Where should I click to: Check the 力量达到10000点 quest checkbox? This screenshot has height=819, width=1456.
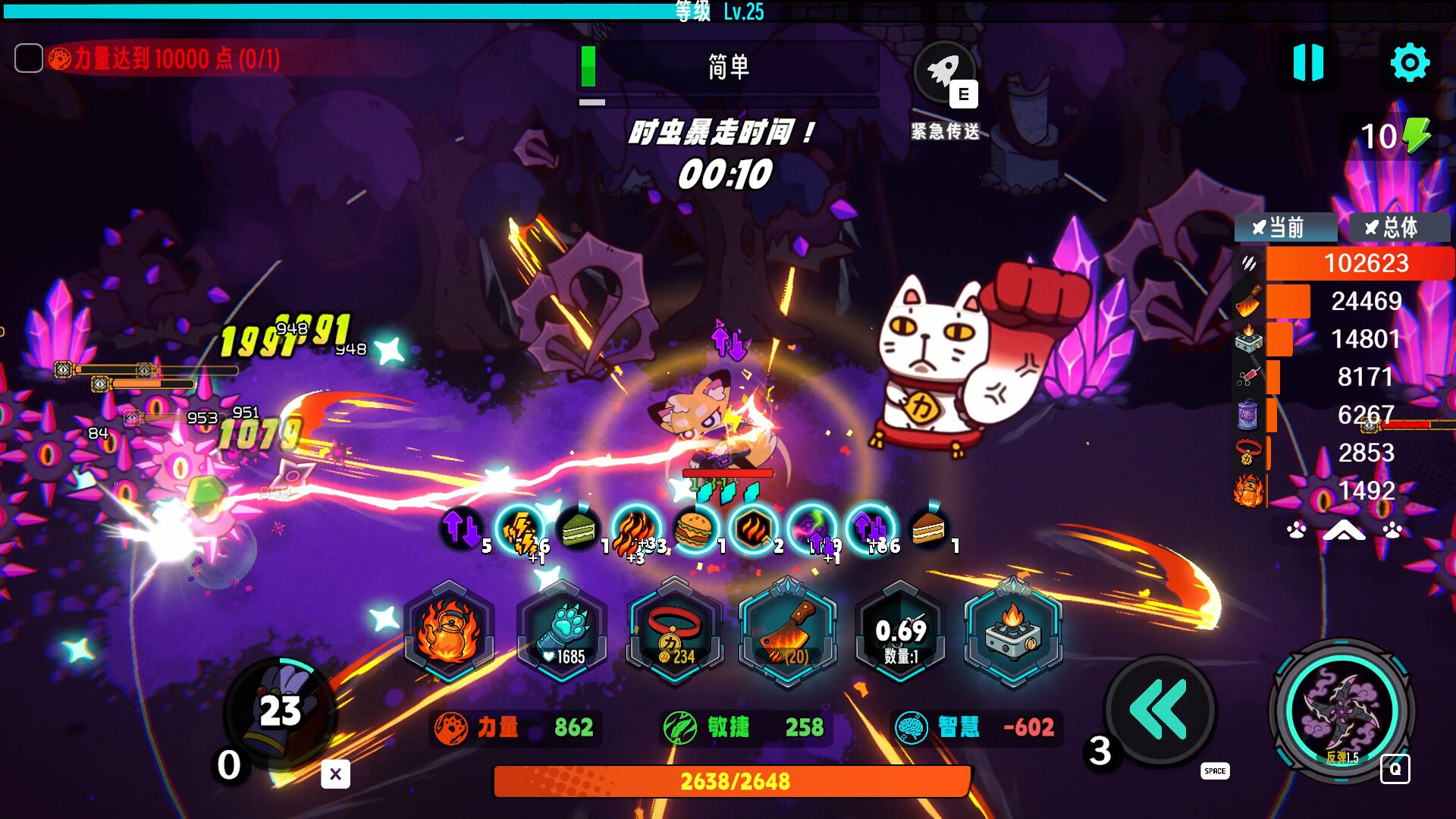29,57
